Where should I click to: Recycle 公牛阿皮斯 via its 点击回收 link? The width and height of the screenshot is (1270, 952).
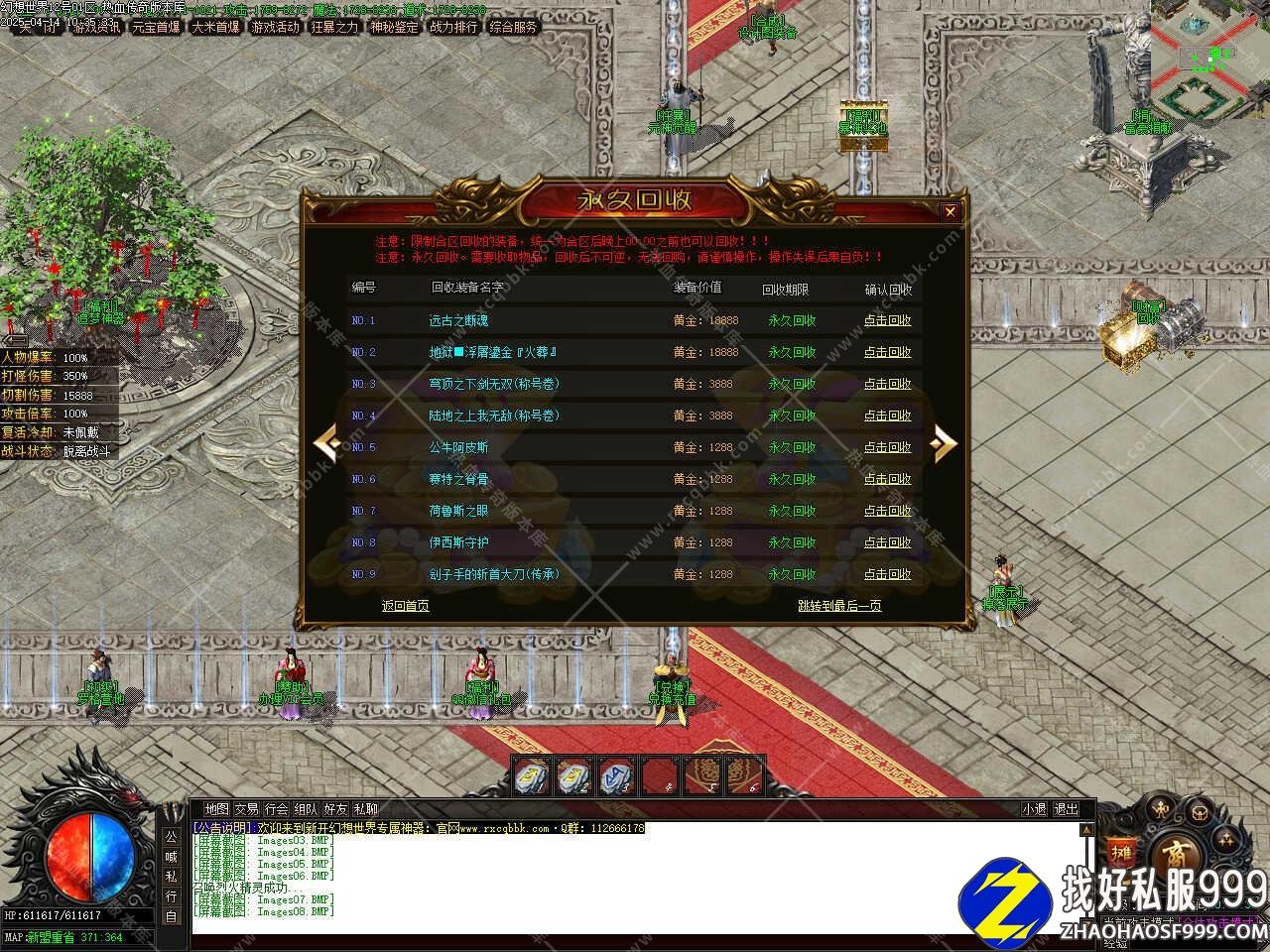tap(887, 447)
